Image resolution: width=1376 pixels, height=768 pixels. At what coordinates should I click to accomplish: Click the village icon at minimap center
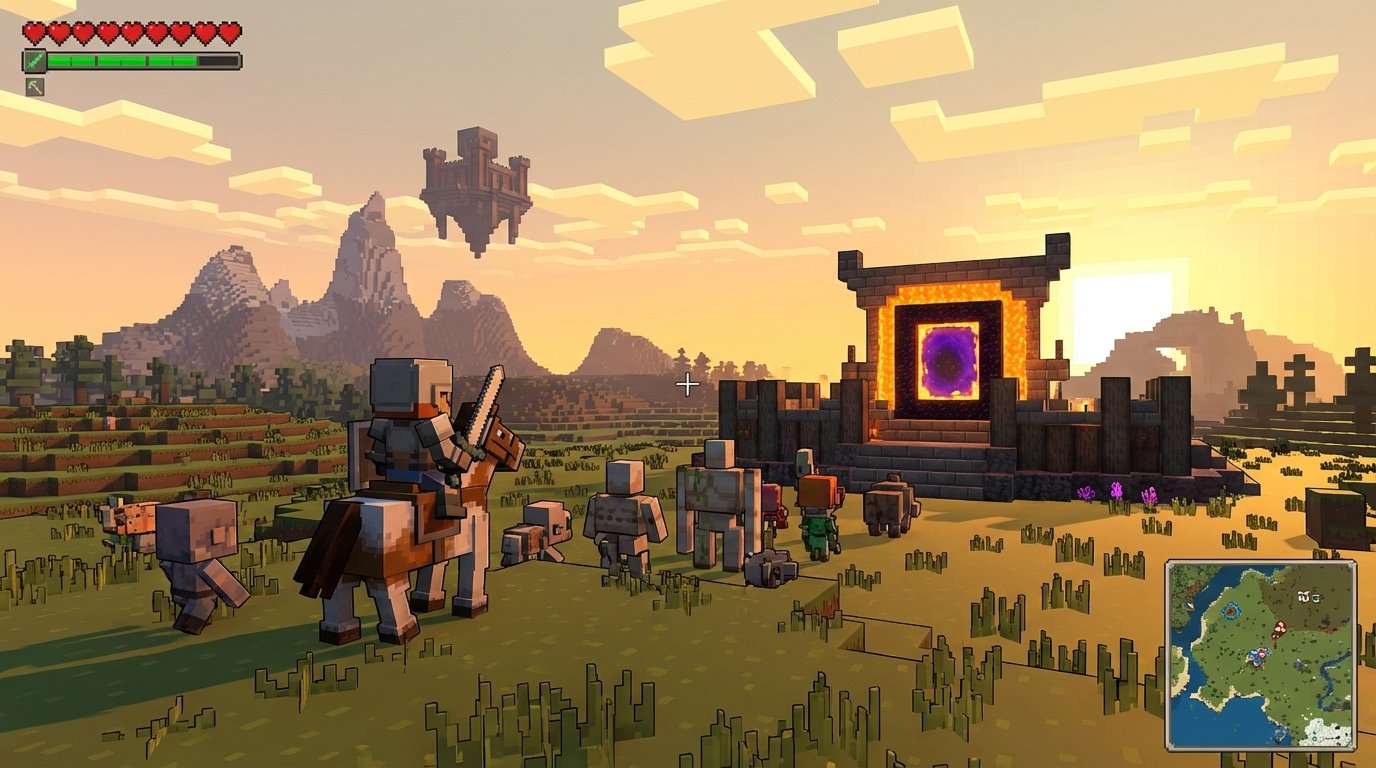pos(1257,658)
